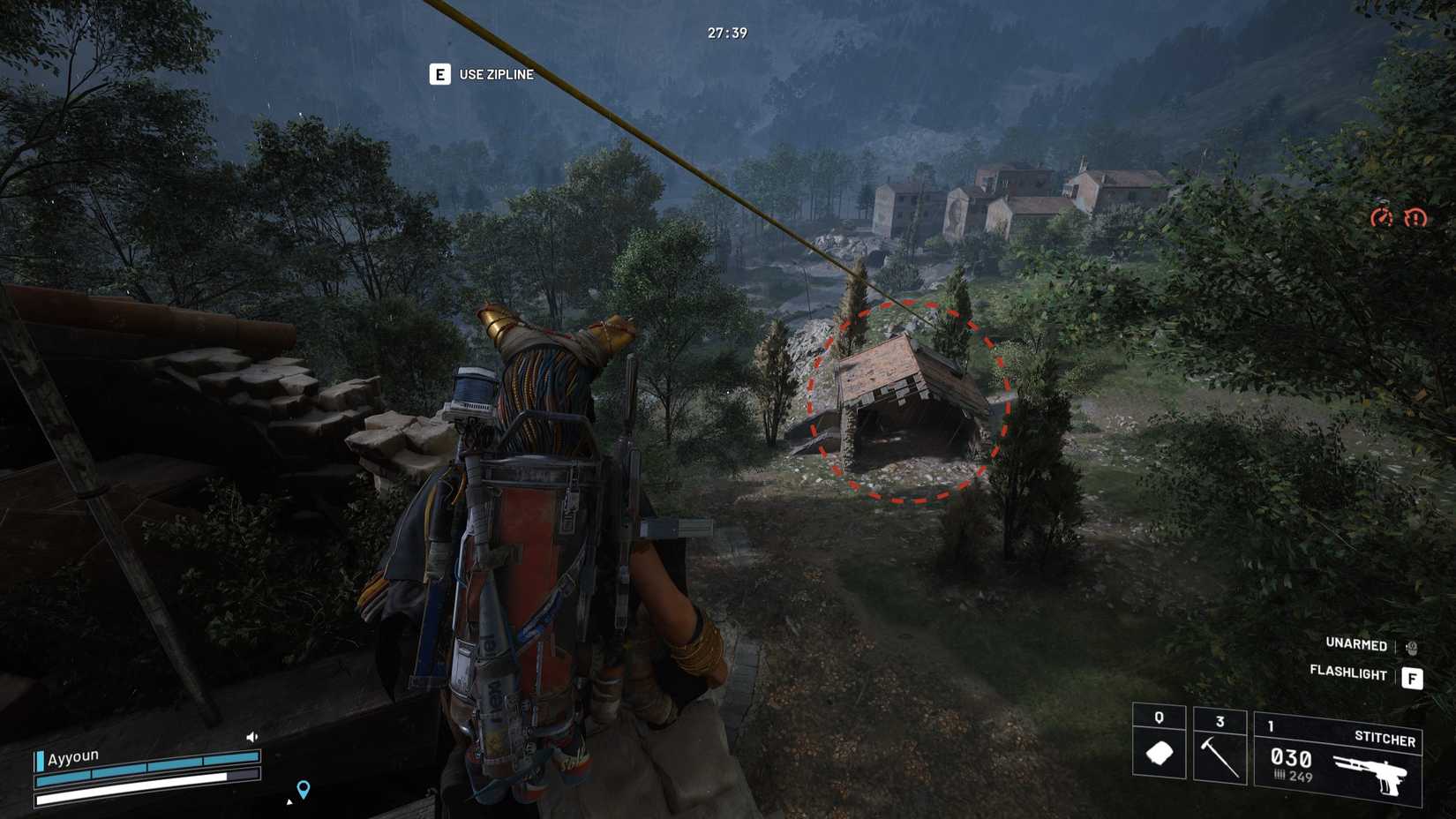Click the ammo count on the Stitcher
1456x819 pixels.
[x=1291, y=759]
